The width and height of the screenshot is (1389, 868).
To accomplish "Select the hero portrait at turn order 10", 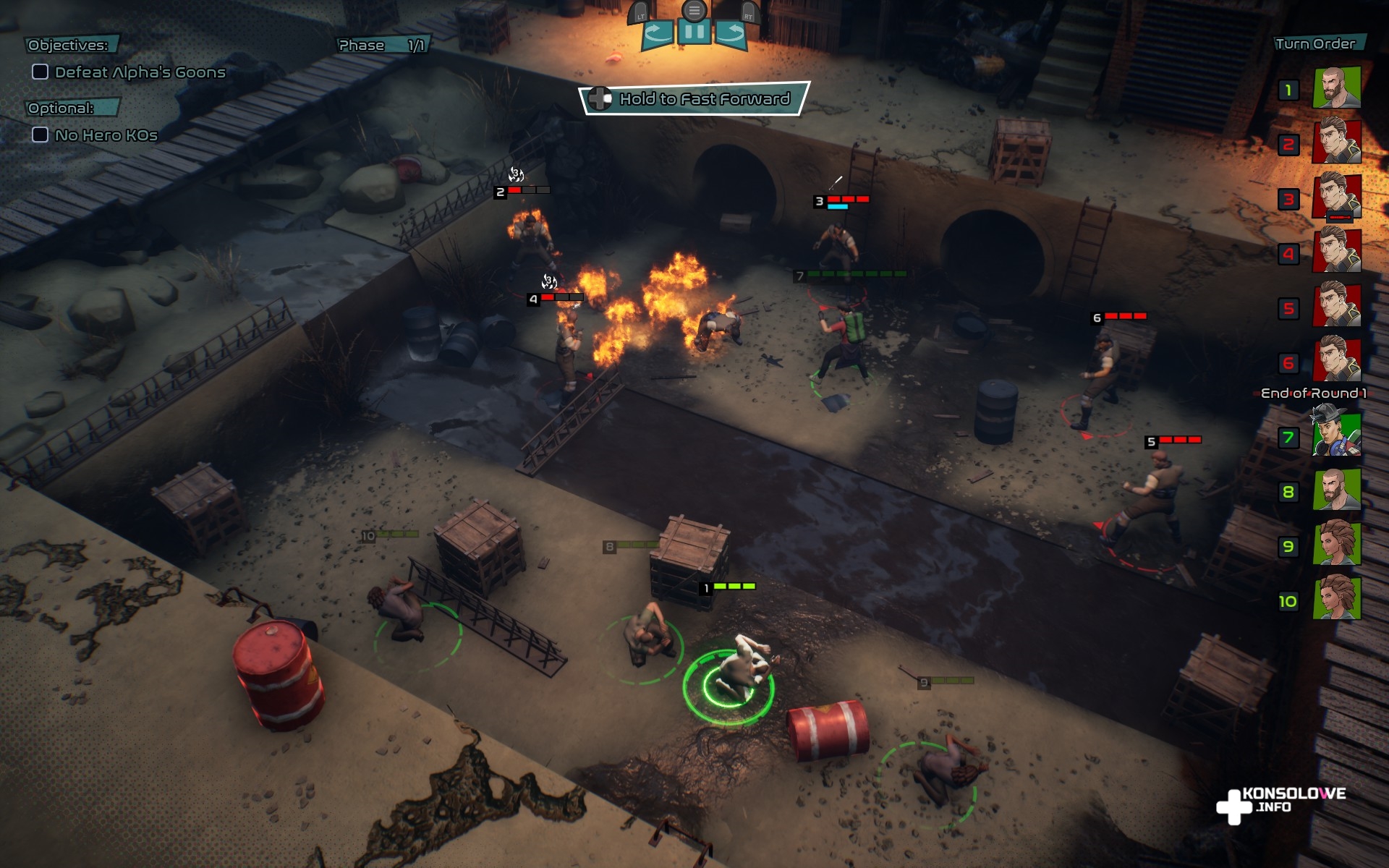I will 1336,598.
